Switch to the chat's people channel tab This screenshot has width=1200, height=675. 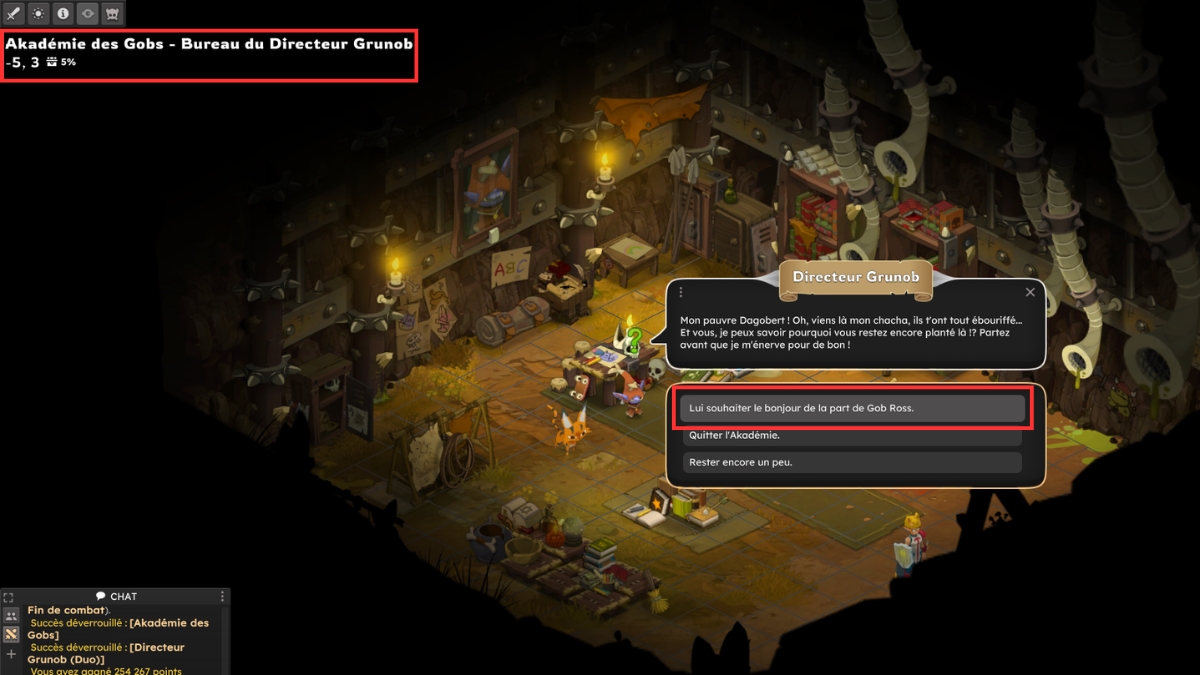coord(11,616)
